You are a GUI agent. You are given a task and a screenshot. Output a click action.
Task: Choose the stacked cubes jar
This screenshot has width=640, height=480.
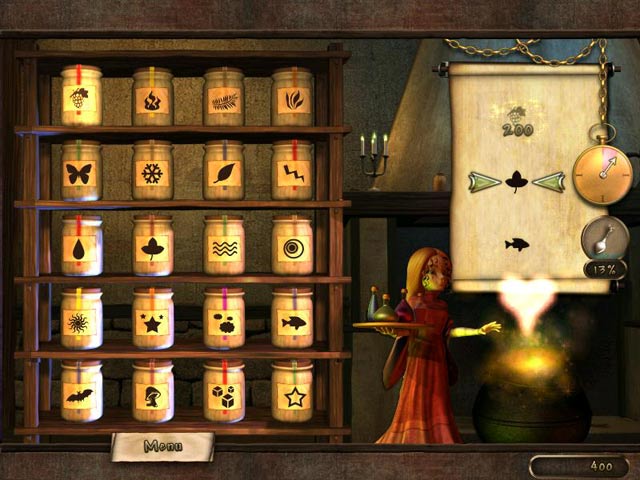point(223,395)
